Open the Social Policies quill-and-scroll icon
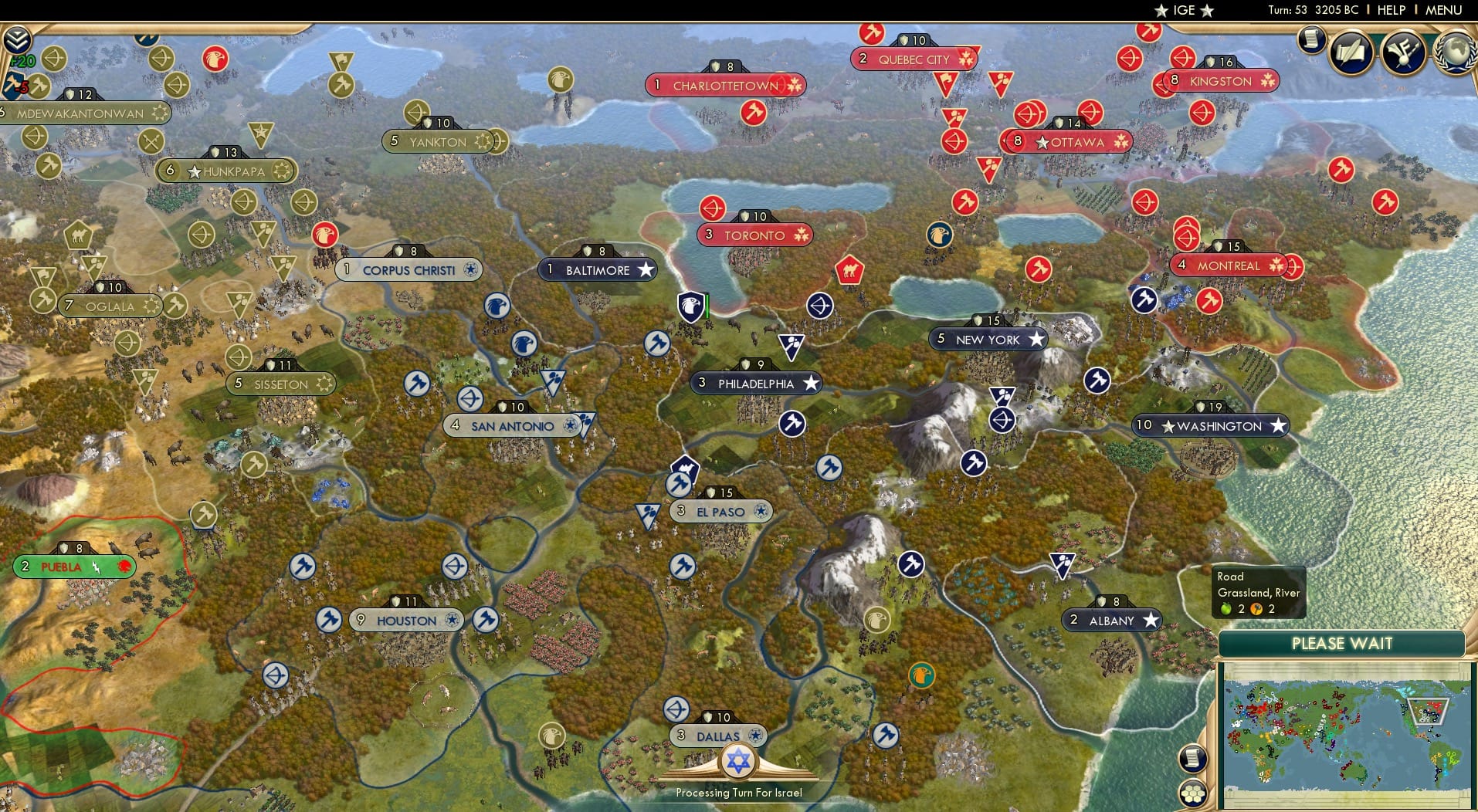 click(x=1353, y=52)
